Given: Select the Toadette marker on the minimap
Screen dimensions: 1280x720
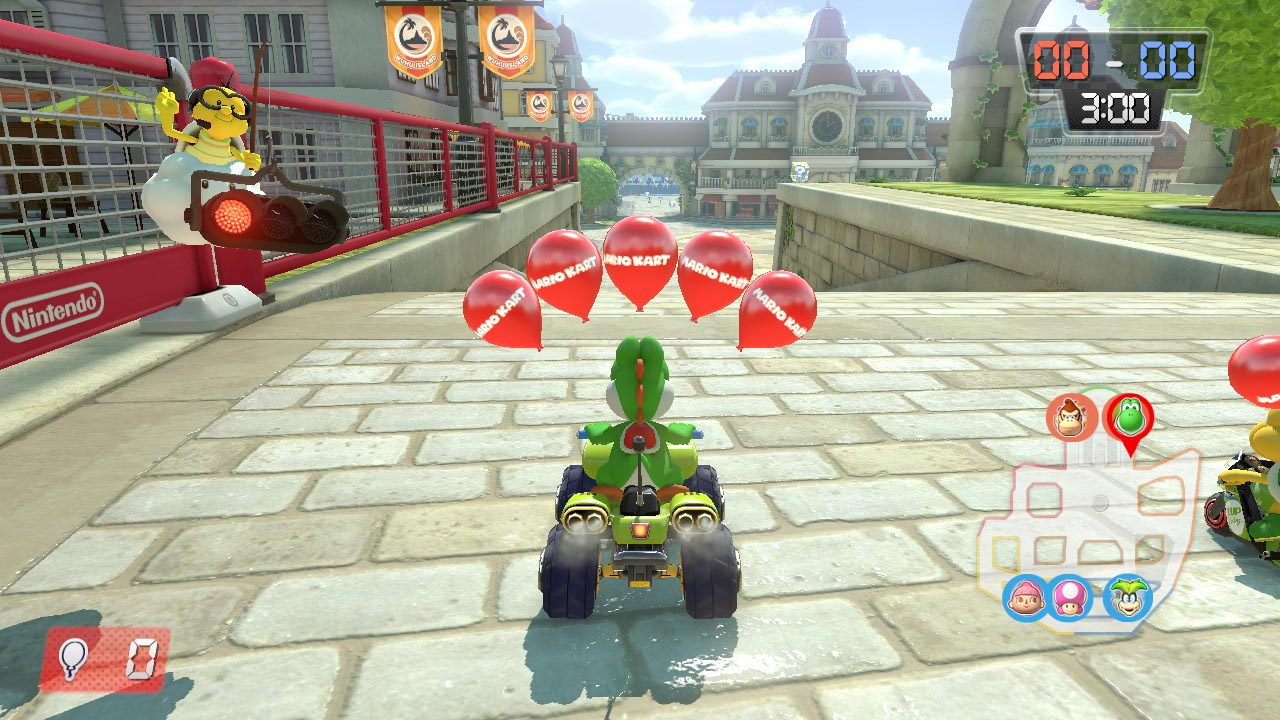Looking at the screenshot, I should (1069, 597).
